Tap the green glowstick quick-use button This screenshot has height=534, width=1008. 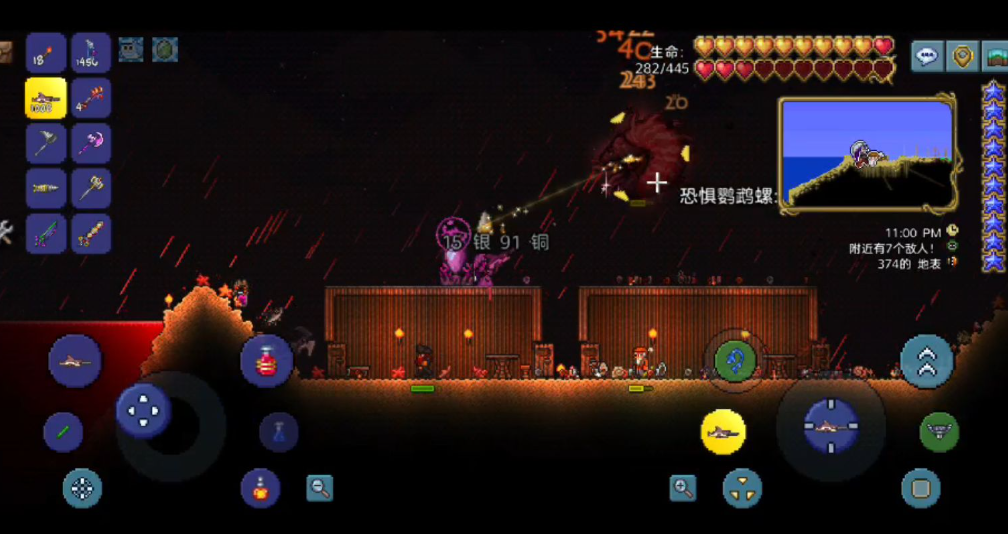63,432
